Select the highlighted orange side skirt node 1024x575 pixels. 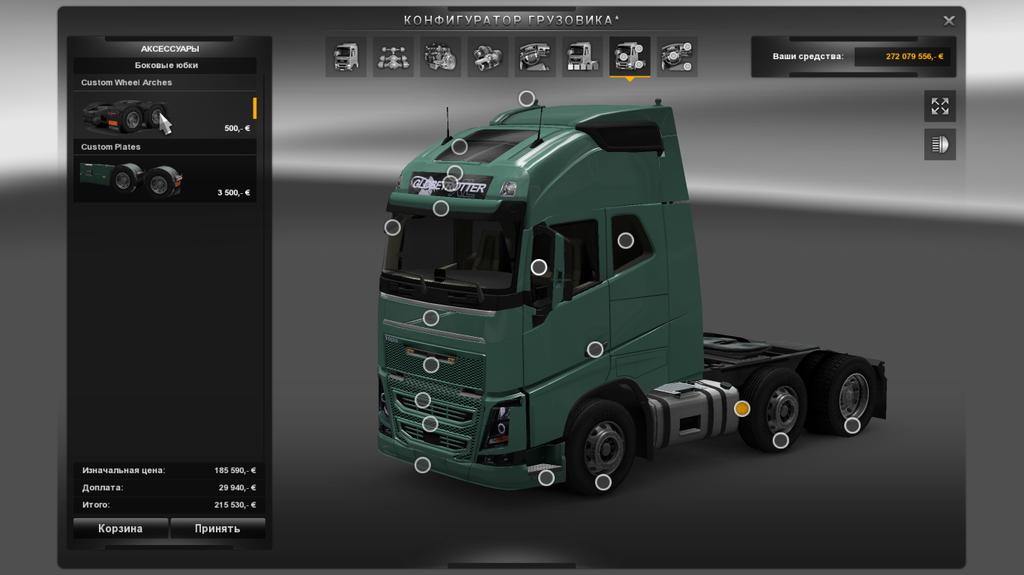pyautogui.click(x=742, y=408)
